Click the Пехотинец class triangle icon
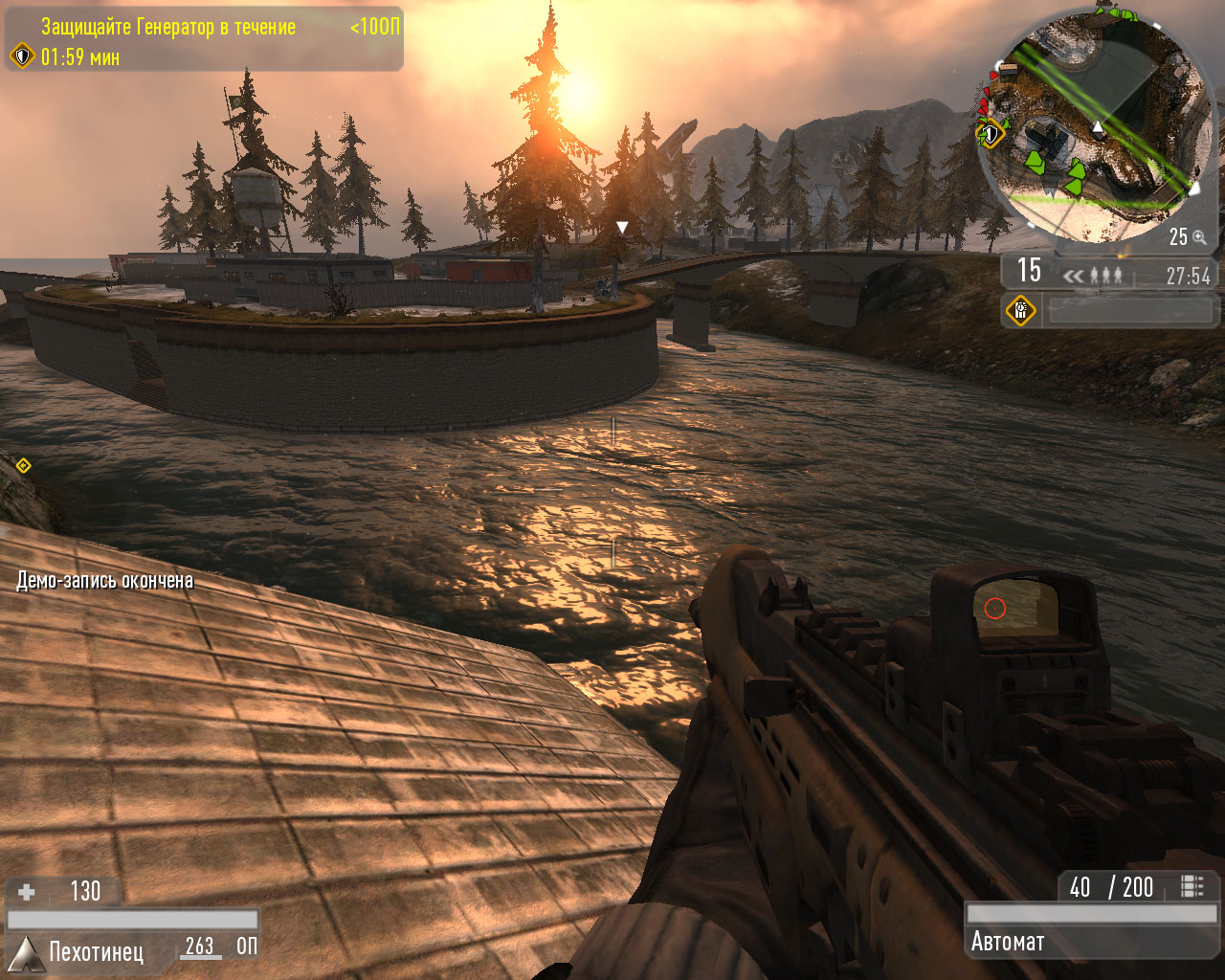The image size is (1225, 980). 25,954
